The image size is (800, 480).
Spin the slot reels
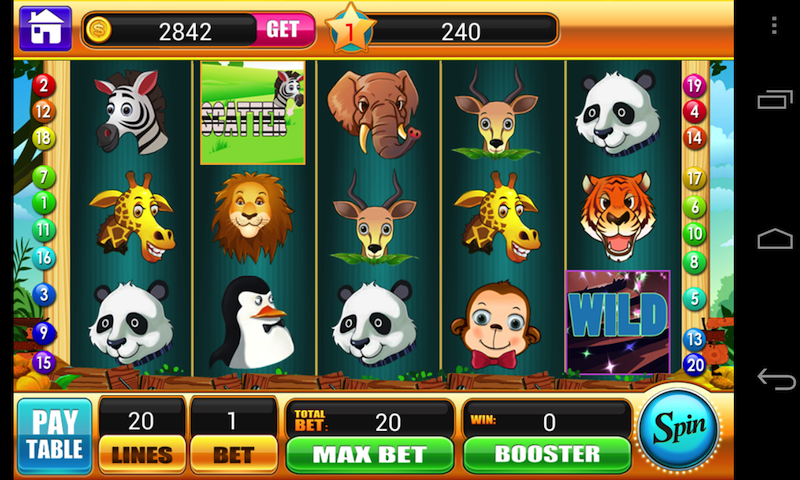coord(679,427)
